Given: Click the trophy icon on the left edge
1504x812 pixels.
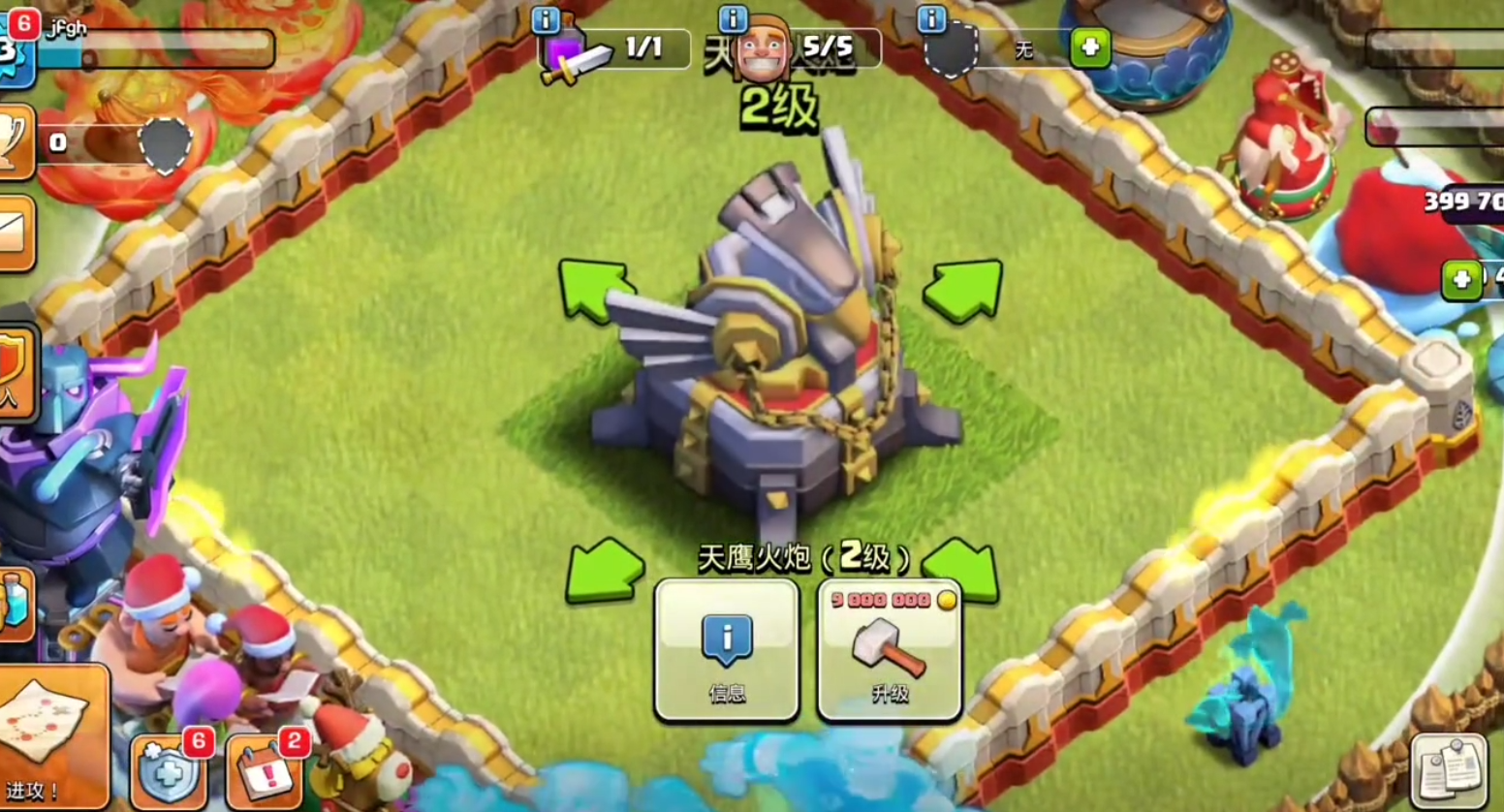Looking at the screenshot, I should pyautogui.click(x=14, y=142).
